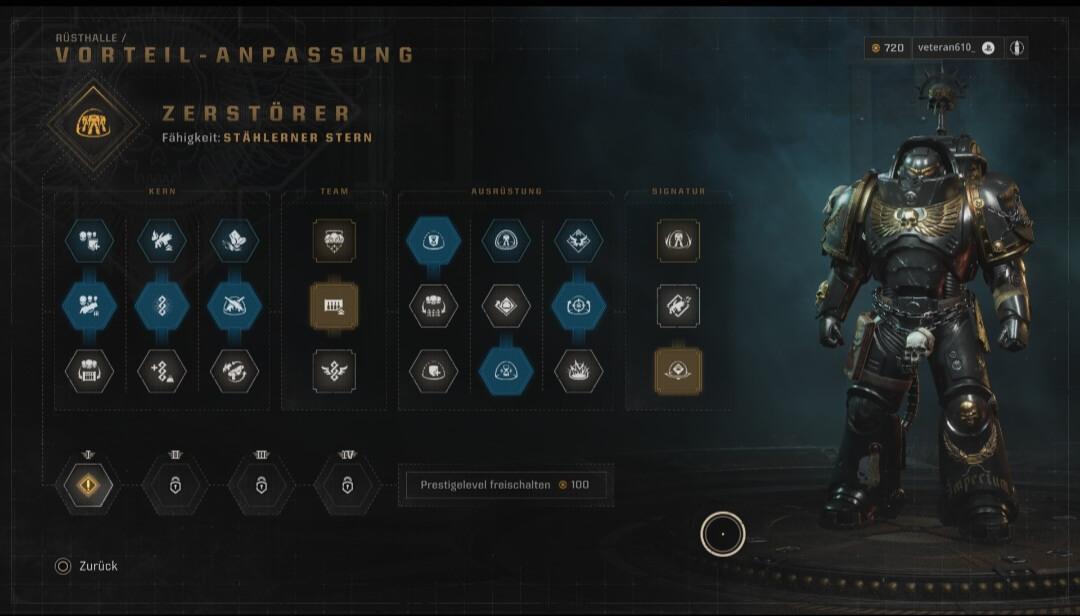Open the veteran610_ player profile
1080x616 pixels.
[944, 48]
